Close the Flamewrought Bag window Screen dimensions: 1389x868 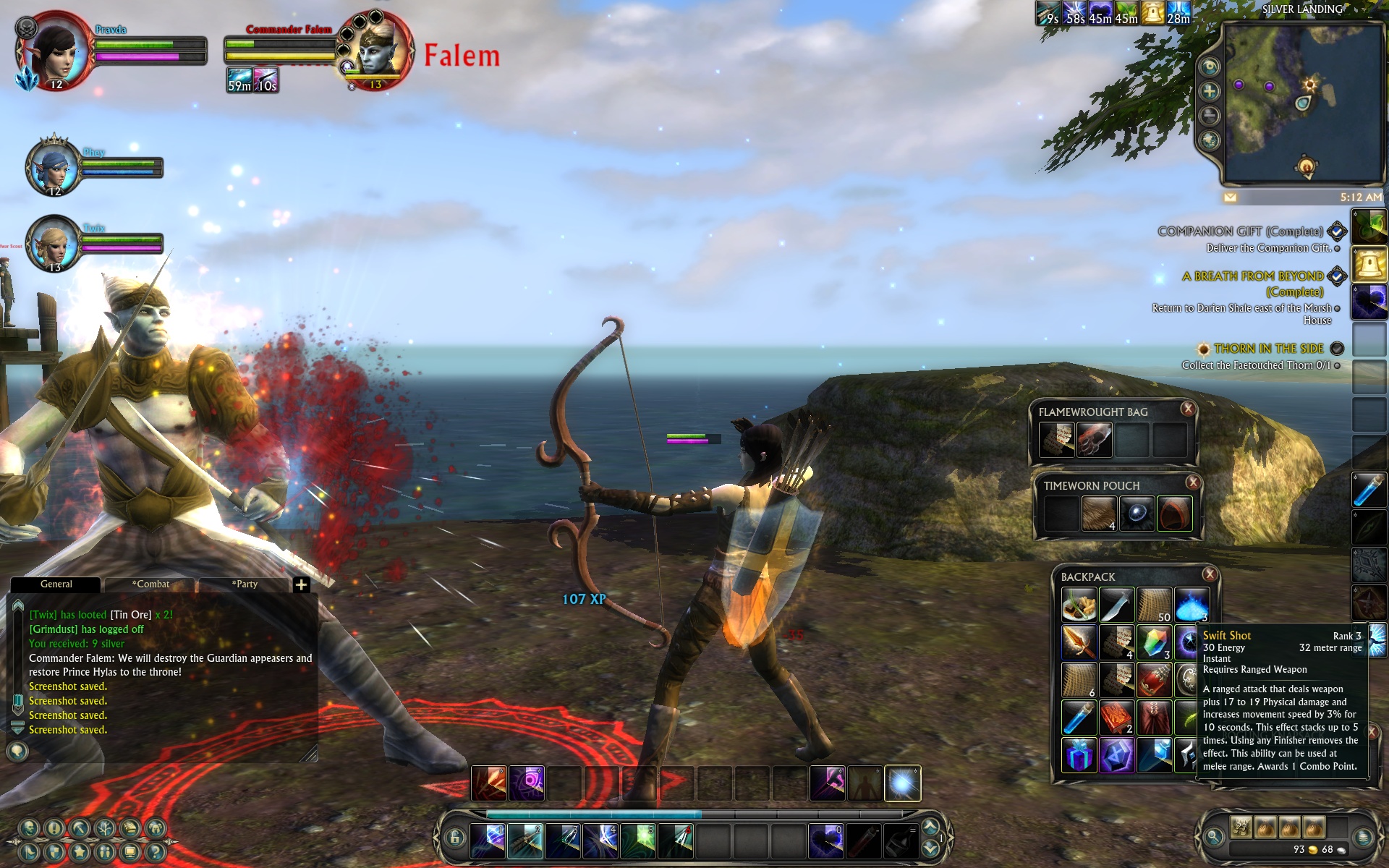tap(1188, 409)
